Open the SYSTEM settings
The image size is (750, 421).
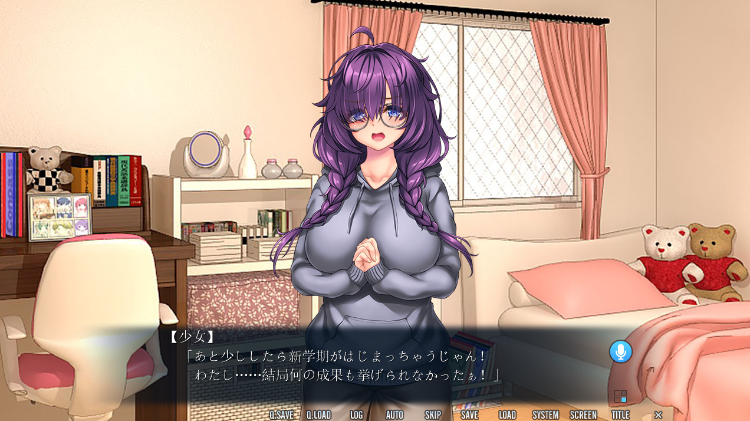545,414
